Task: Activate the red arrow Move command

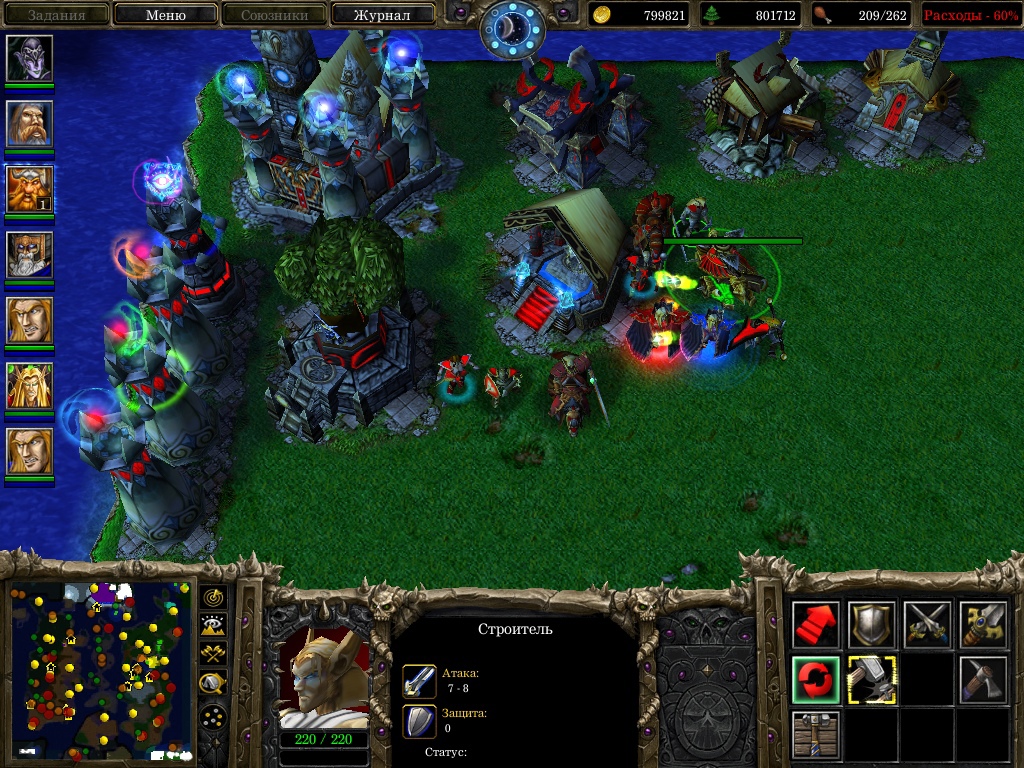Action: 816,625
